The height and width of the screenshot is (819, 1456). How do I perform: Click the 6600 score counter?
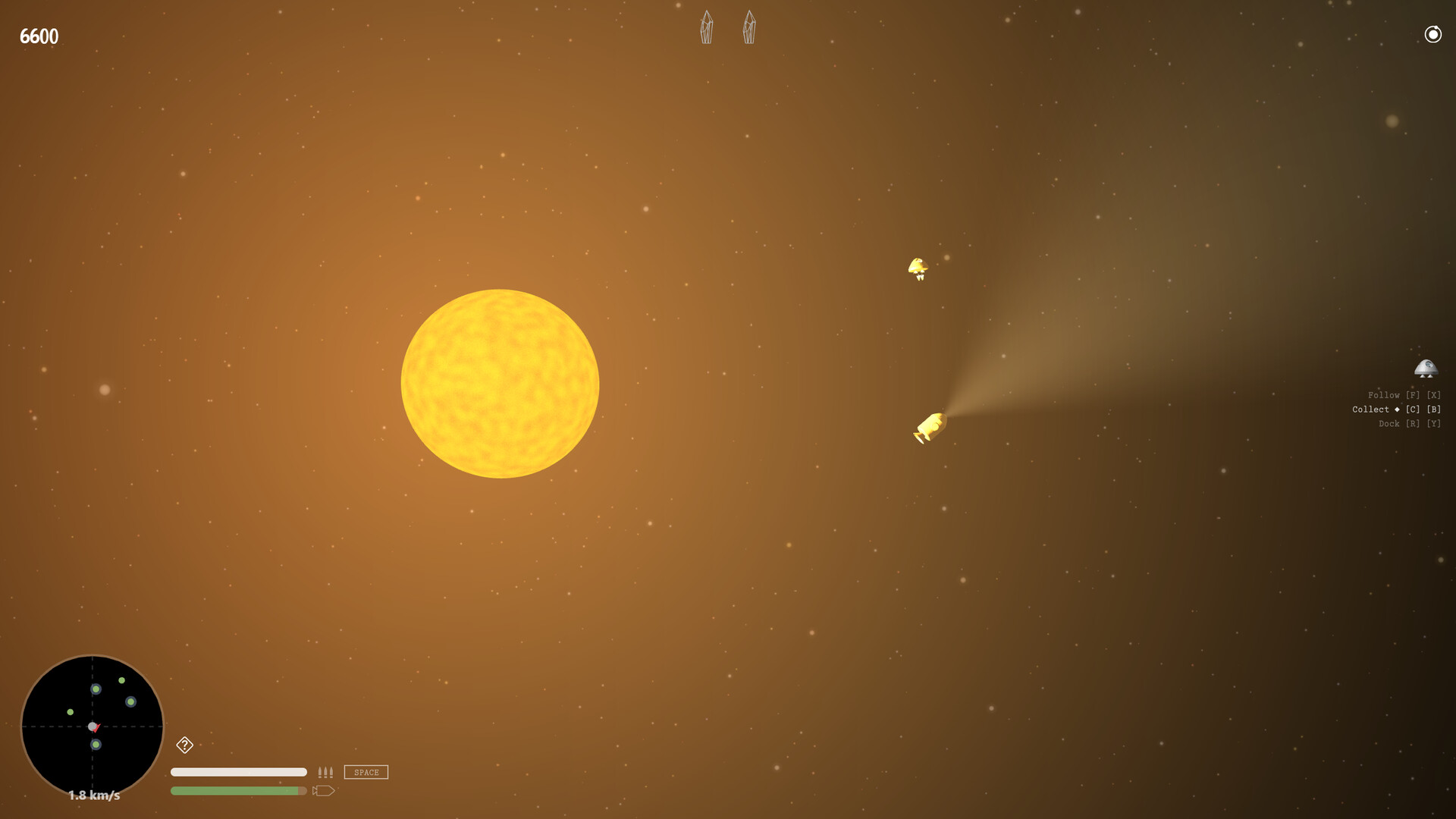coord(39,35)
